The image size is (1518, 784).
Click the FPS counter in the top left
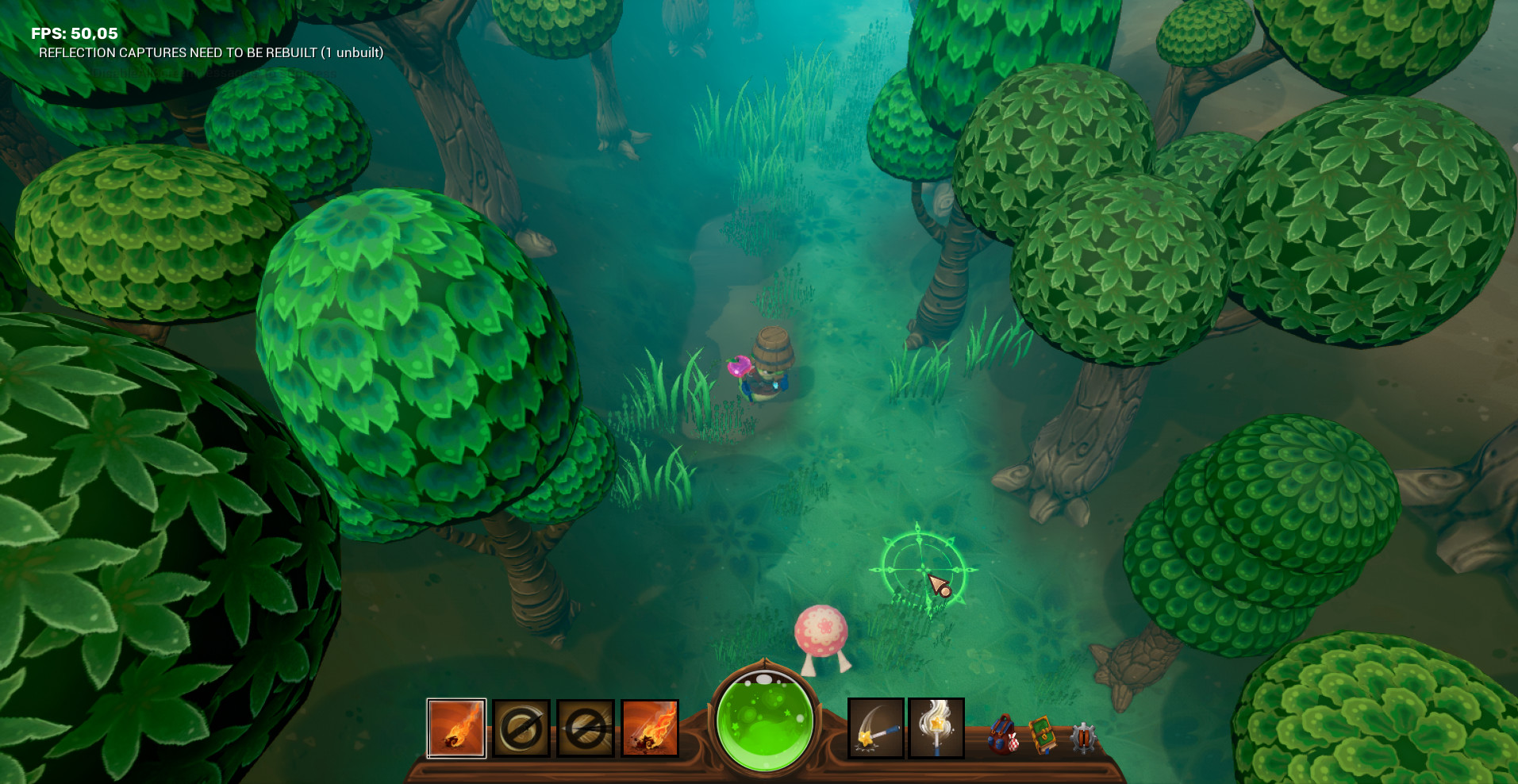tap(73, 34)
